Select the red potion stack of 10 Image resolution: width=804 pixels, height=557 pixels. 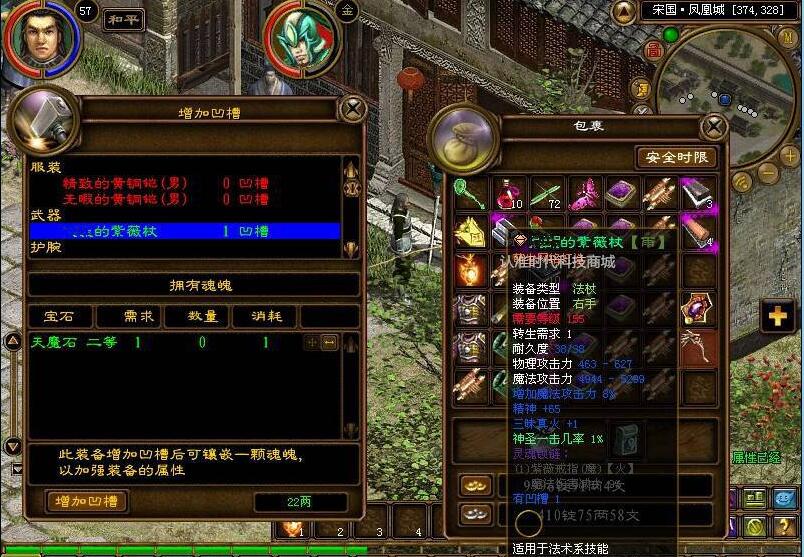(510, 194)
